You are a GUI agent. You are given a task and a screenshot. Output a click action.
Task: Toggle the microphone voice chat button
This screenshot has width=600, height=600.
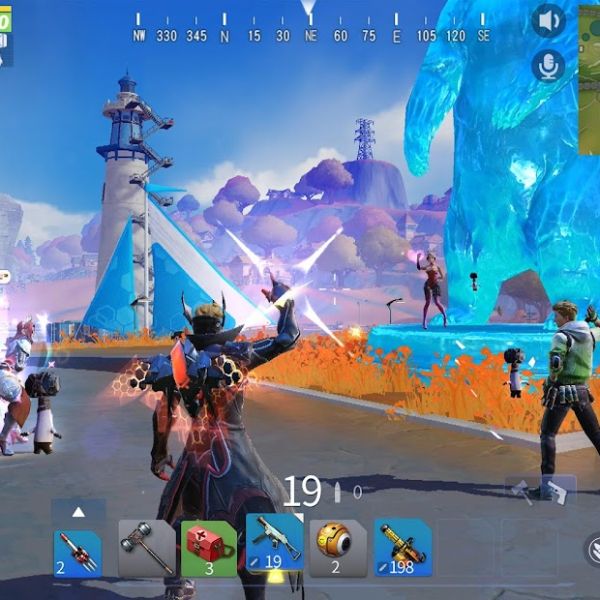pos(548,66)
